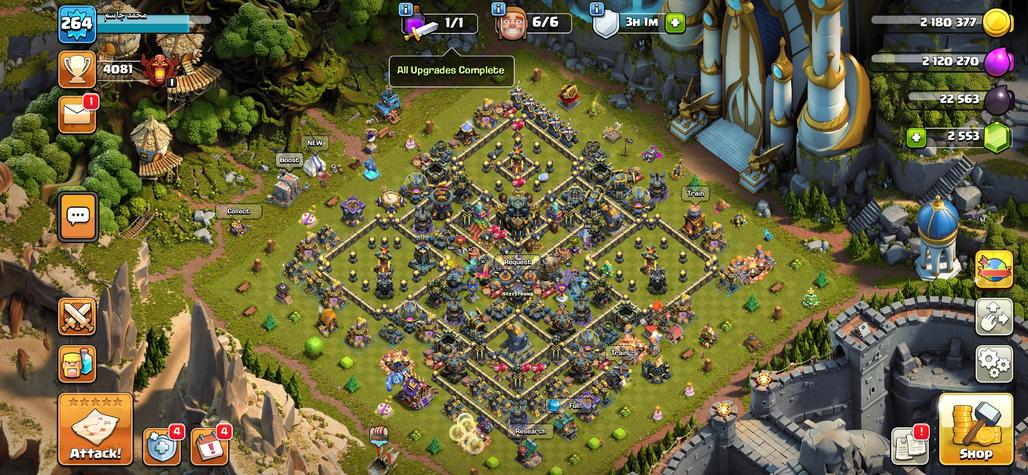Show laboratory info next to 1/1

(x=405, y=9)
